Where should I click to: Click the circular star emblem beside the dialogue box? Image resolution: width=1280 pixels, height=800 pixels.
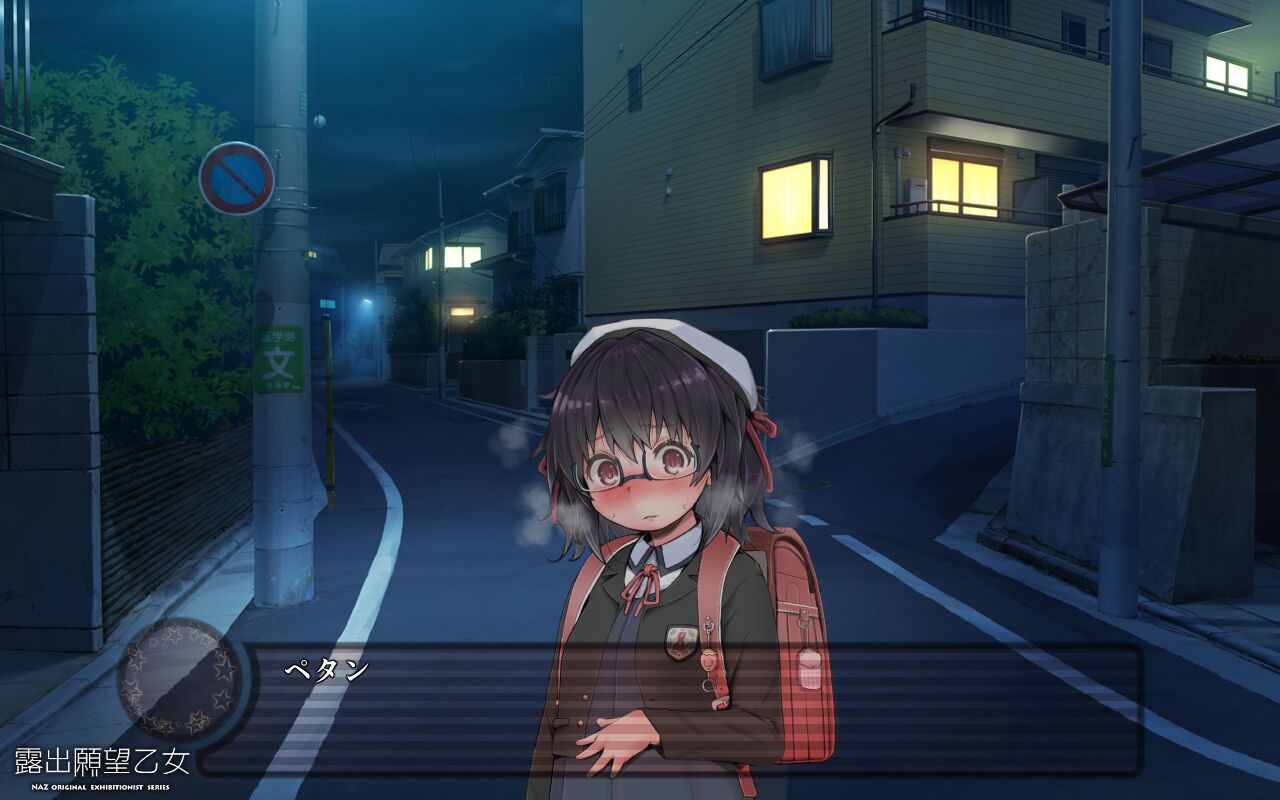[x=179, y=680]
